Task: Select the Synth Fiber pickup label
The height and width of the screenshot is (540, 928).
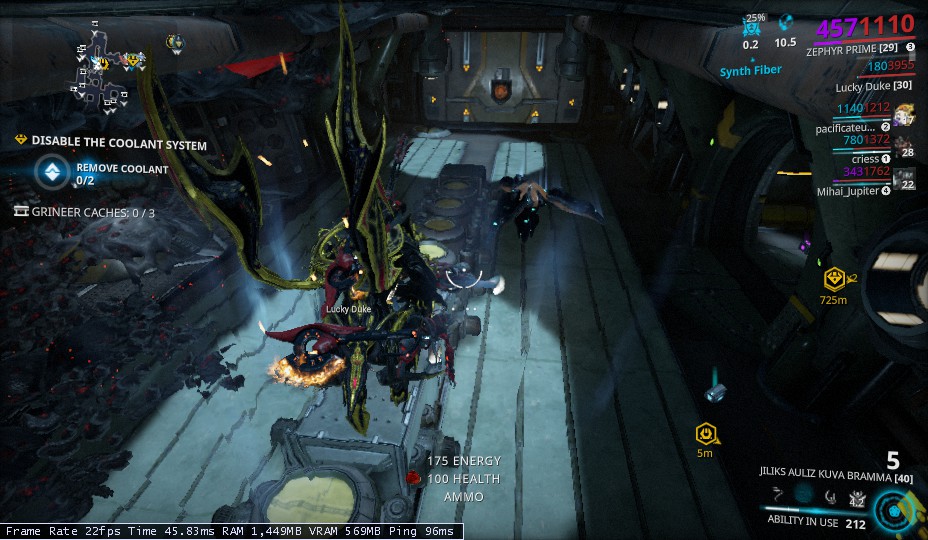Action: [x=749, y=72]
